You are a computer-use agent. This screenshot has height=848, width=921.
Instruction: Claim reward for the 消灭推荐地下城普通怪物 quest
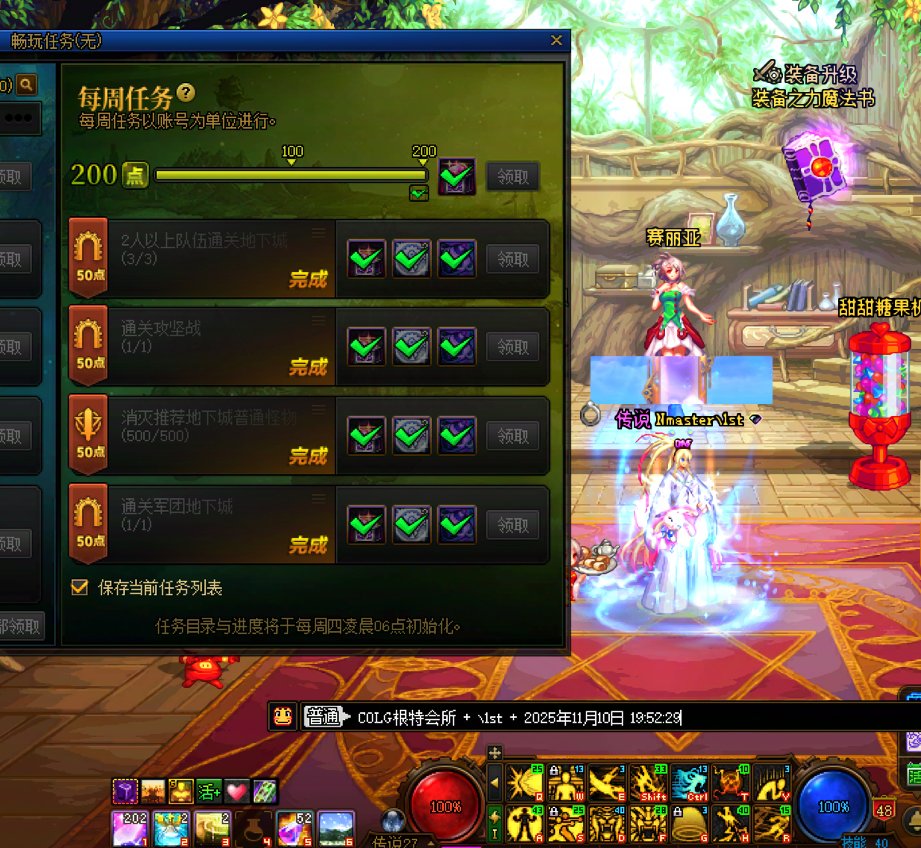point(513,436)
